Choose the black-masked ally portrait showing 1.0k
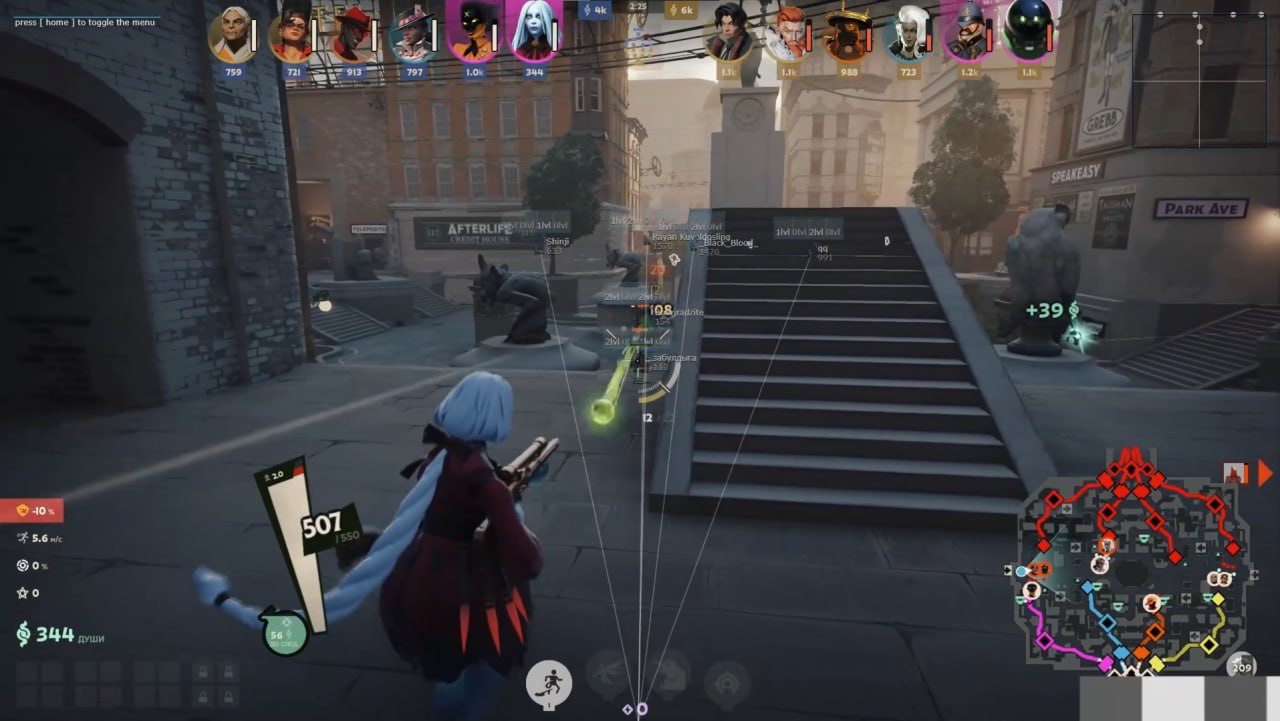 [473, 34]
